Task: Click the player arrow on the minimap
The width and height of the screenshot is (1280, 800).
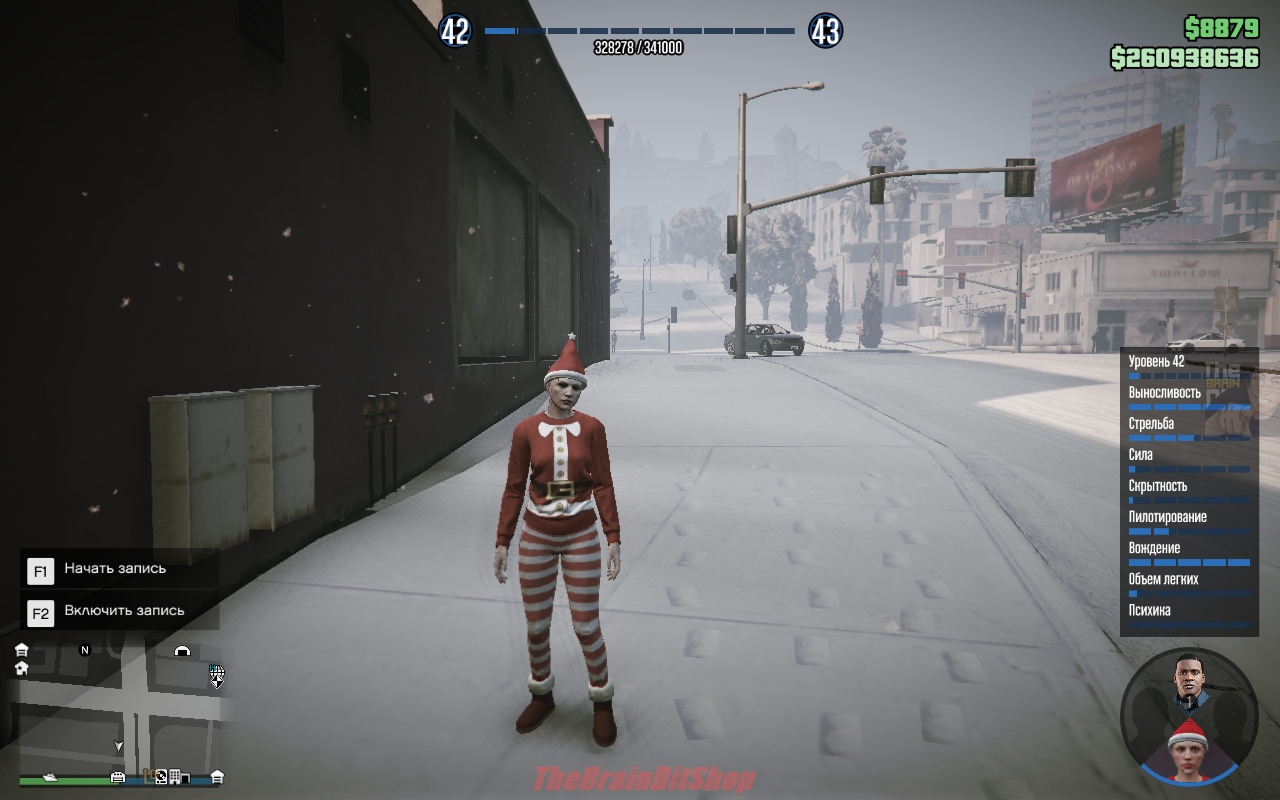Action: pyautogui.click(x=119, y=746)
